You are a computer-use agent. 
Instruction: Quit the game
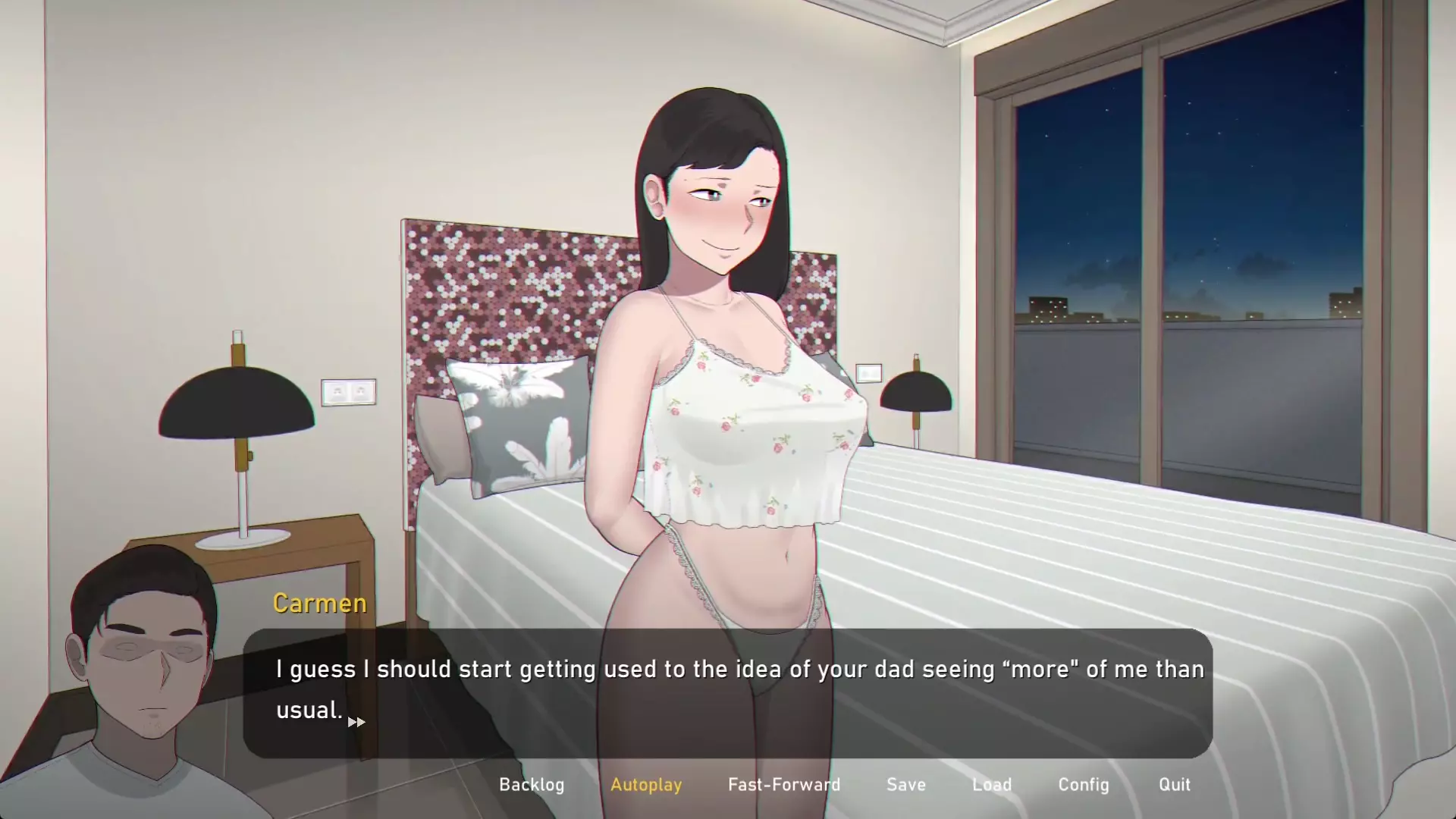pyautogui.click(x=1174, y=785)
